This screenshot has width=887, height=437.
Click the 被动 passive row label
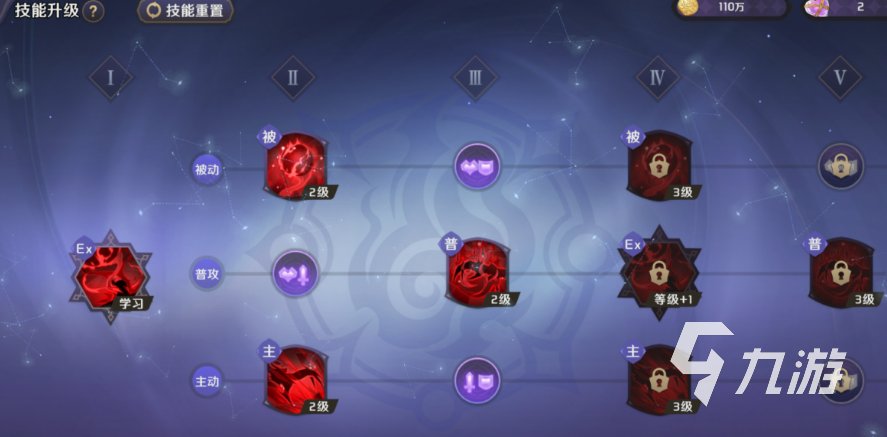tap(207, 169)
